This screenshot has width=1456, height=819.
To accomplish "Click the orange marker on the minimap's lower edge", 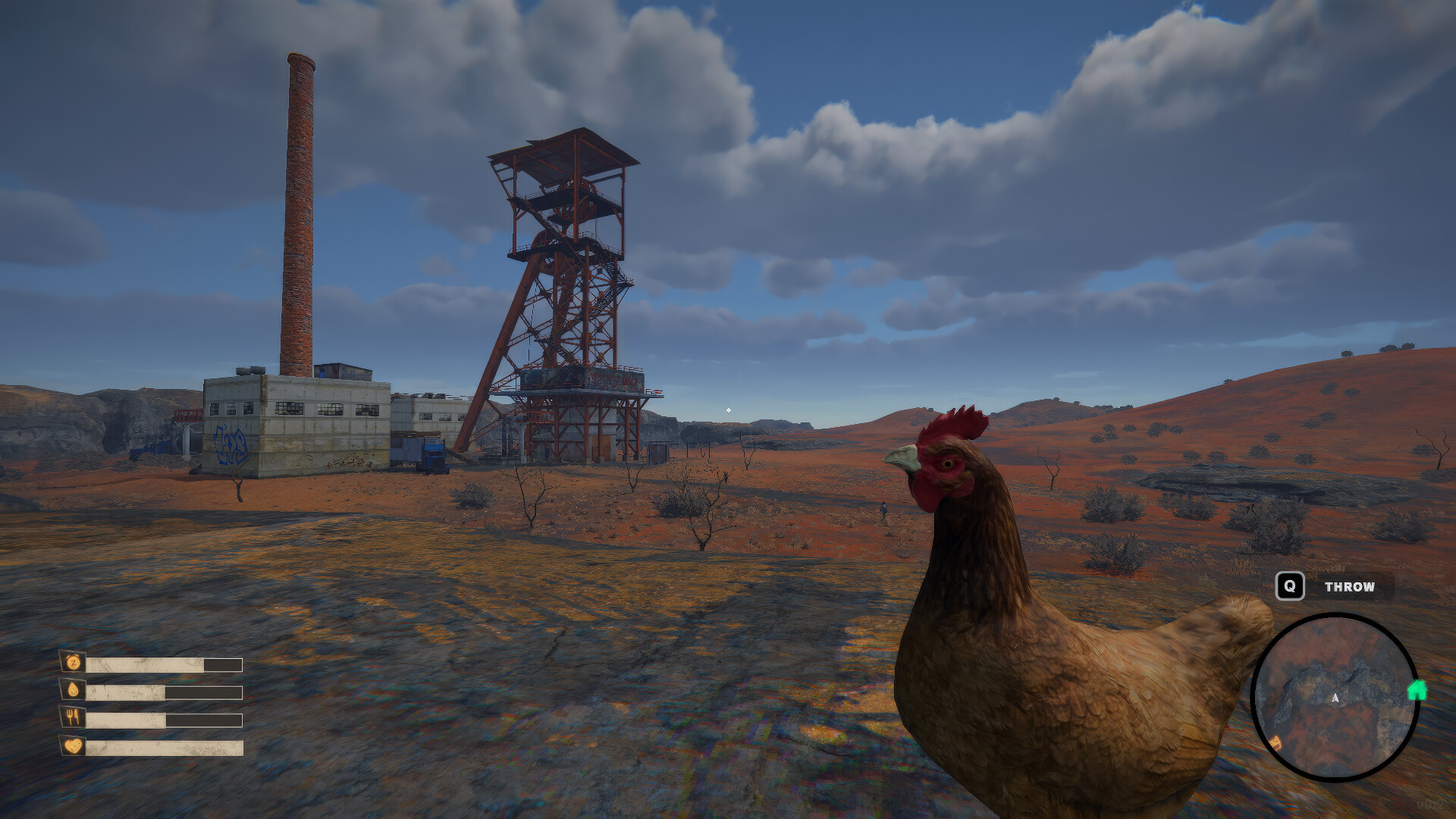I will (x=1276, y=742).
